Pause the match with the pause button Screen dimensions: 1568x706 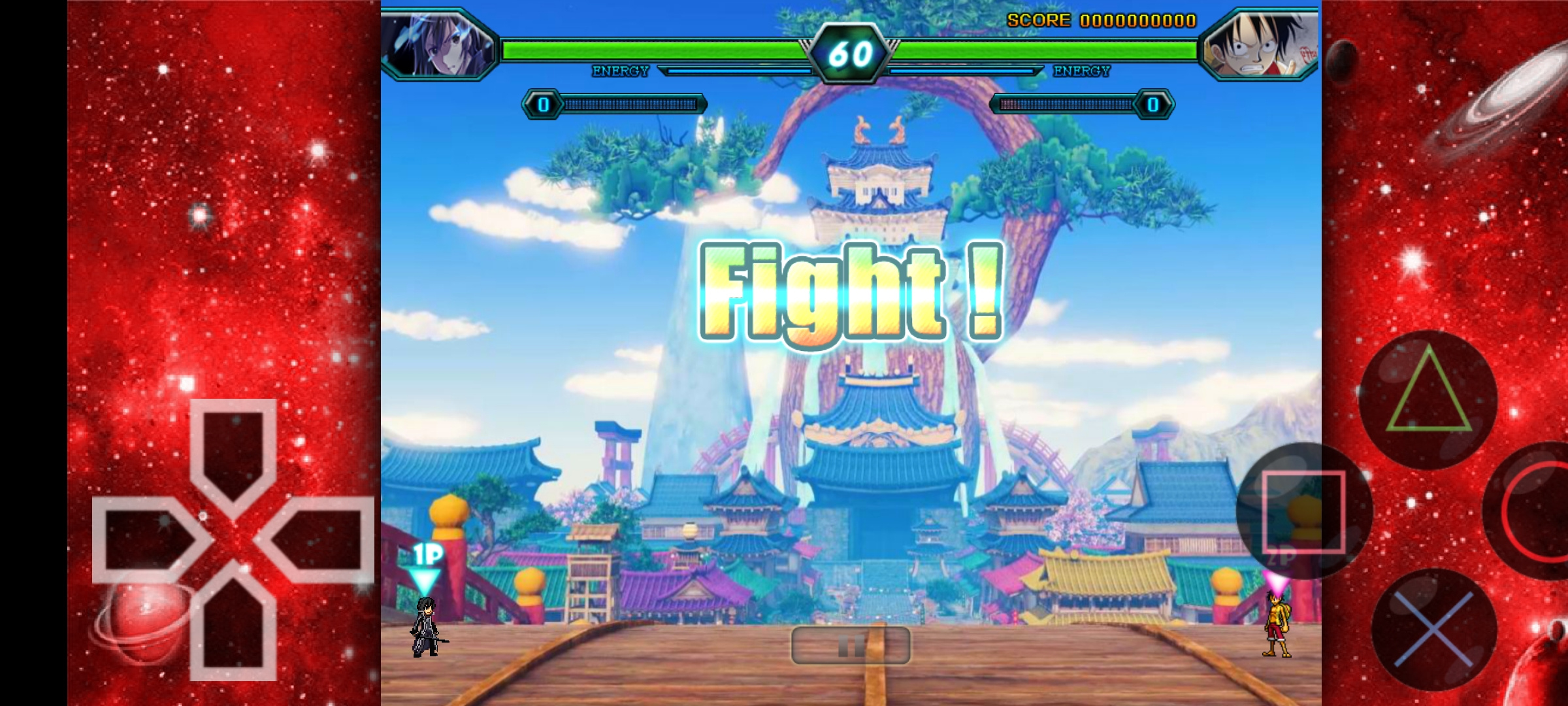pyautogui.click(x=851, y=645)
